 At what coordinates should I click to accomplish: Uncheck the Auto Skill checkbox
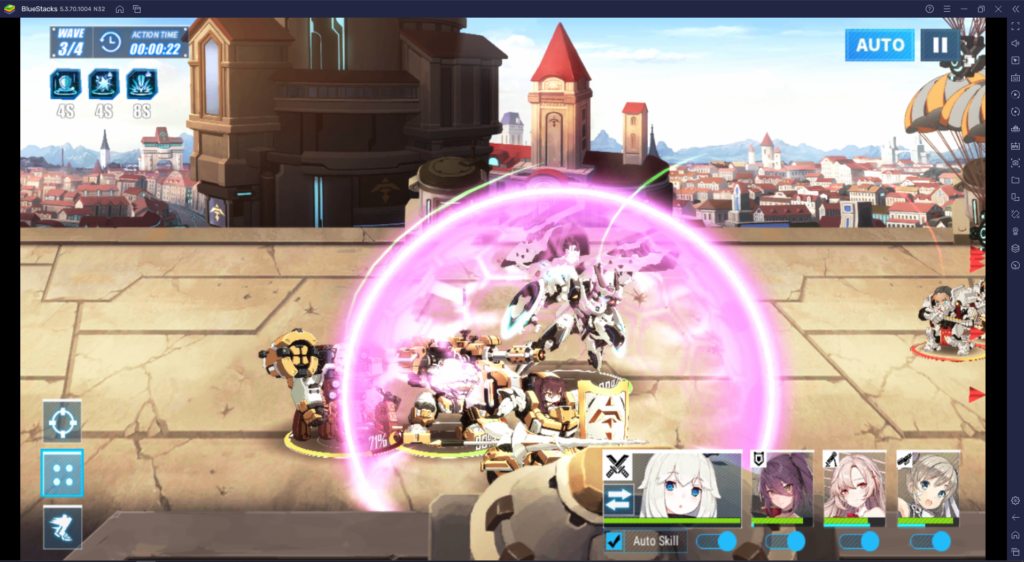click(x=614, y=541)
